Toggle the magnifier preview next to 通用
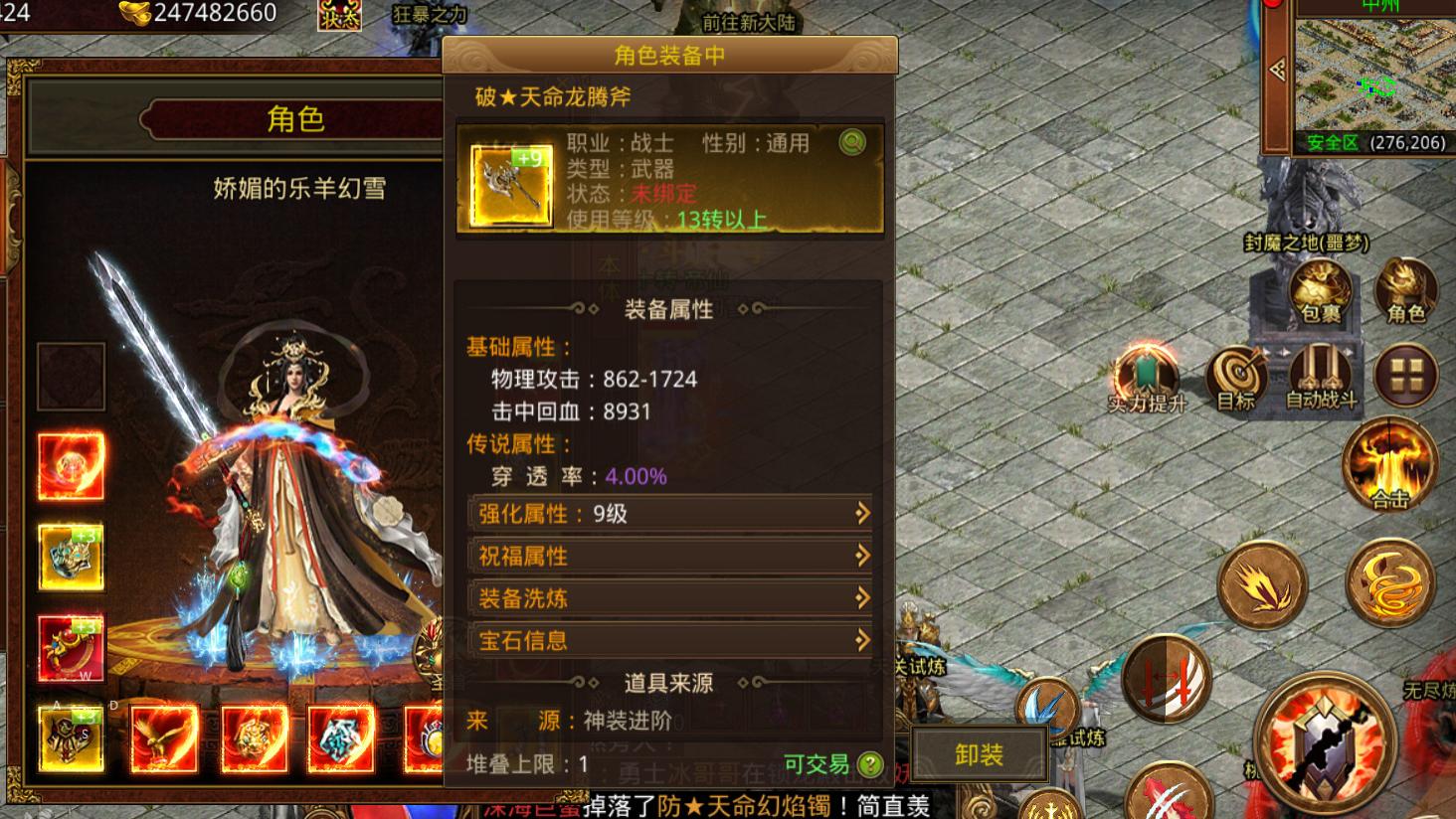 click(851, 142)
